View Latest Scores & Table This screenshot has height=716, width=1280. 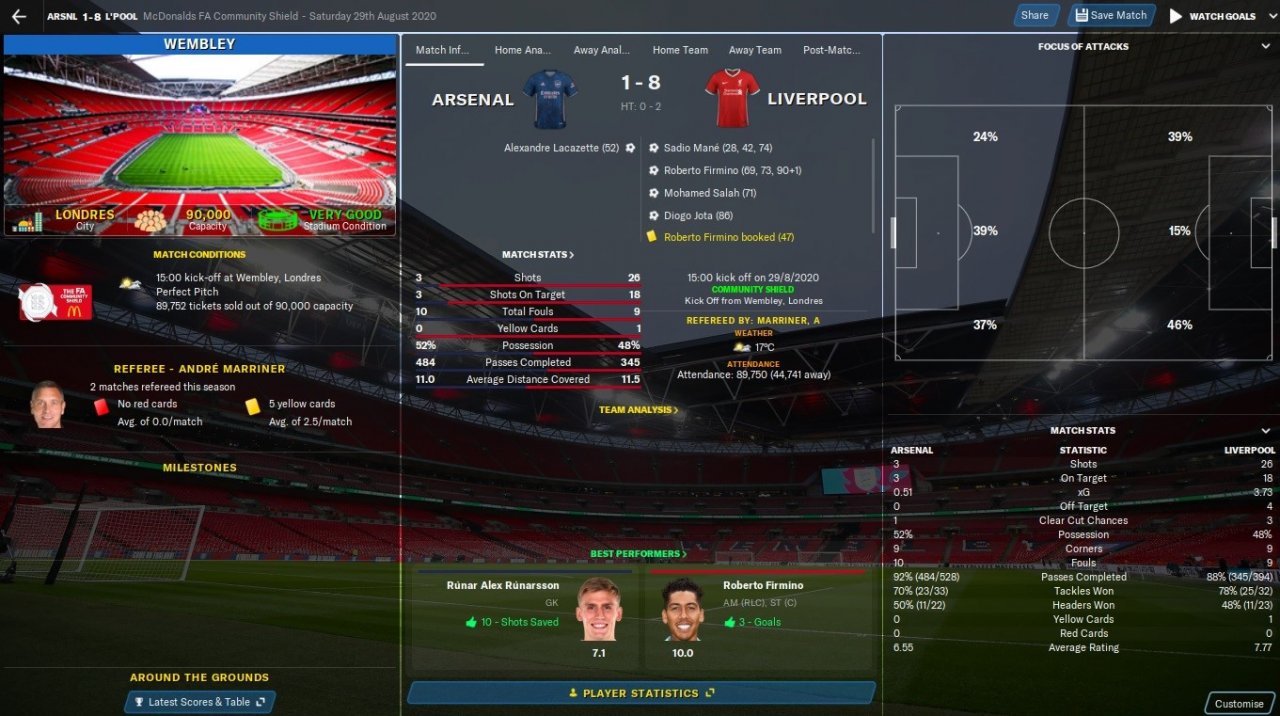click(x=200, y=702)
